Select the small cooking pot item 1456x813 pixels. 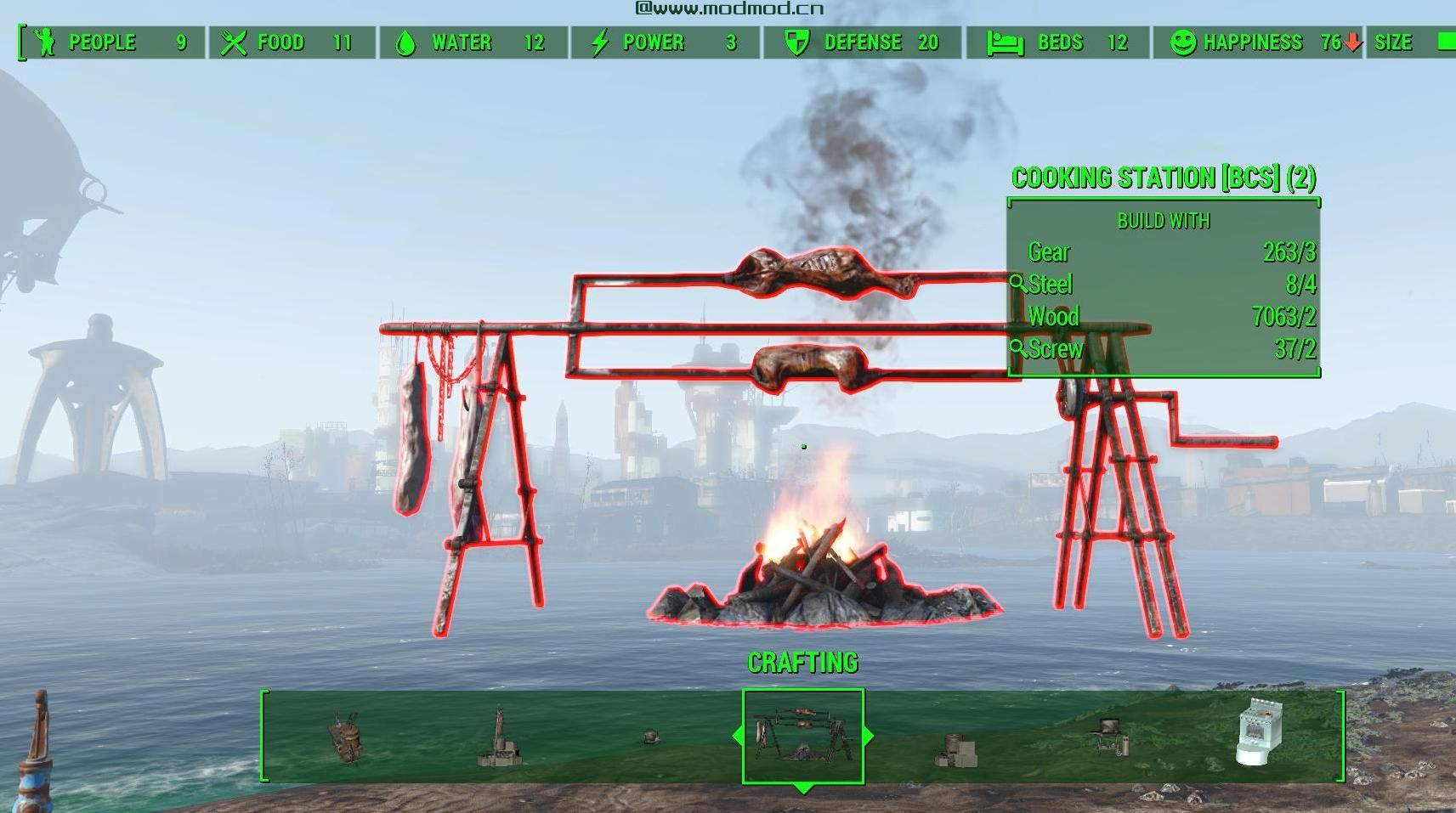pyautogui.click(x=650, y=736)
